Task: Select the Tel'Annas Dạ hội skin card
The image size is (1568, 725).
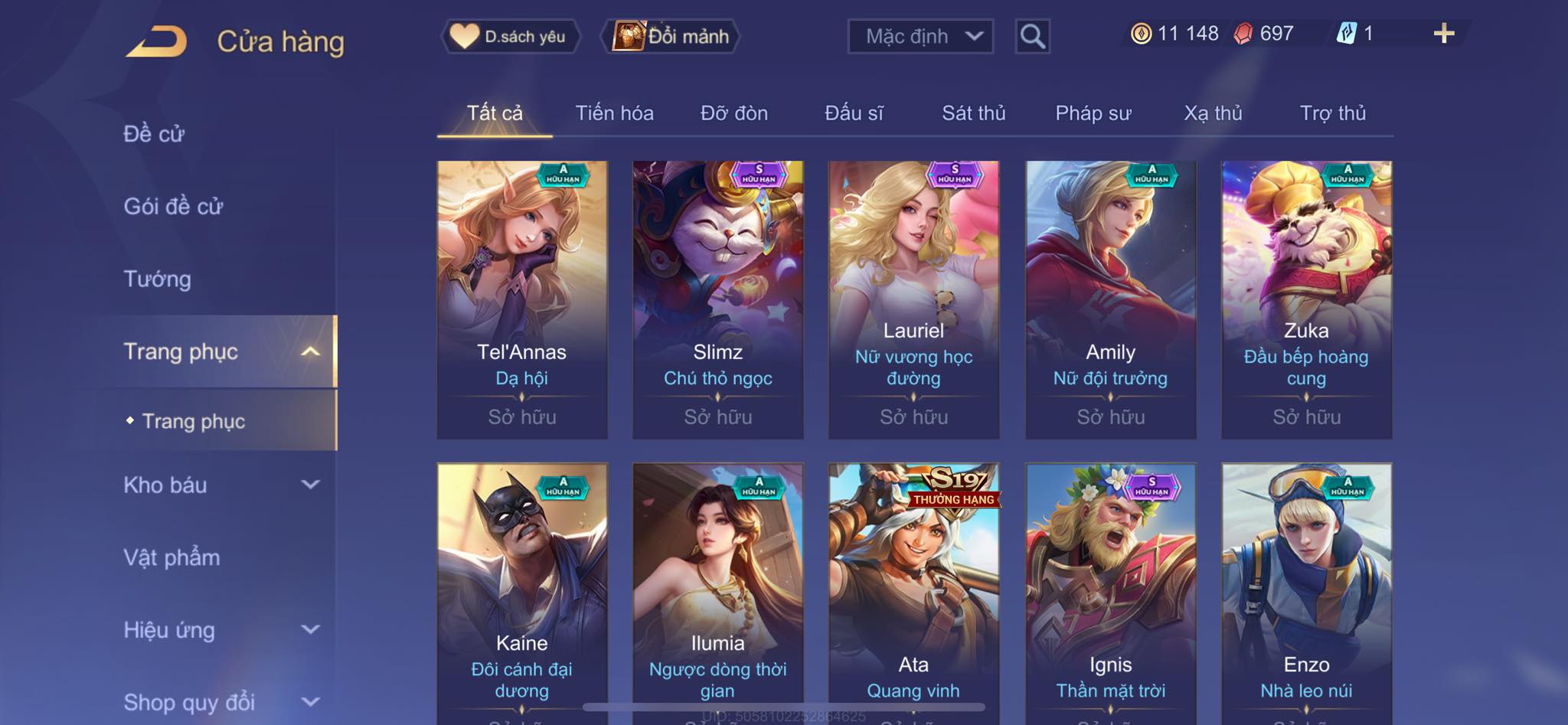Action: click(522, 299)
